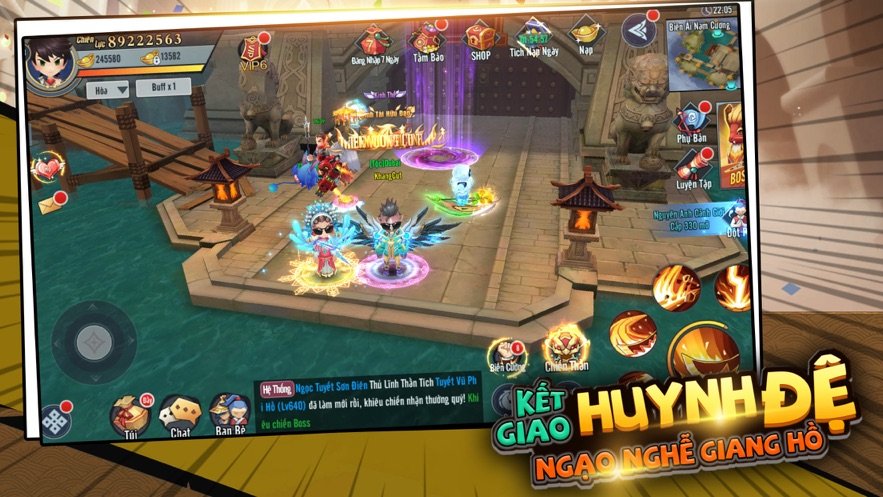The image size is (883, 497).
Task: Open the winged heart icon
Action: 48,168
